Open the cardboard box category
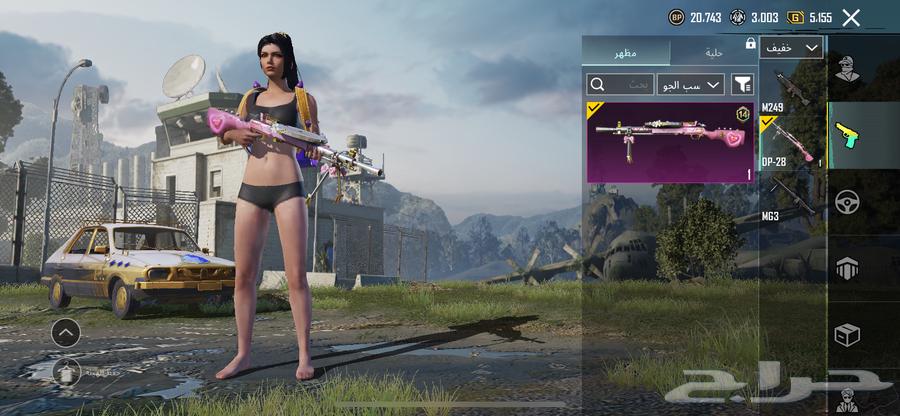Viewport: 900px width, 416px height. tap(847, 334)
